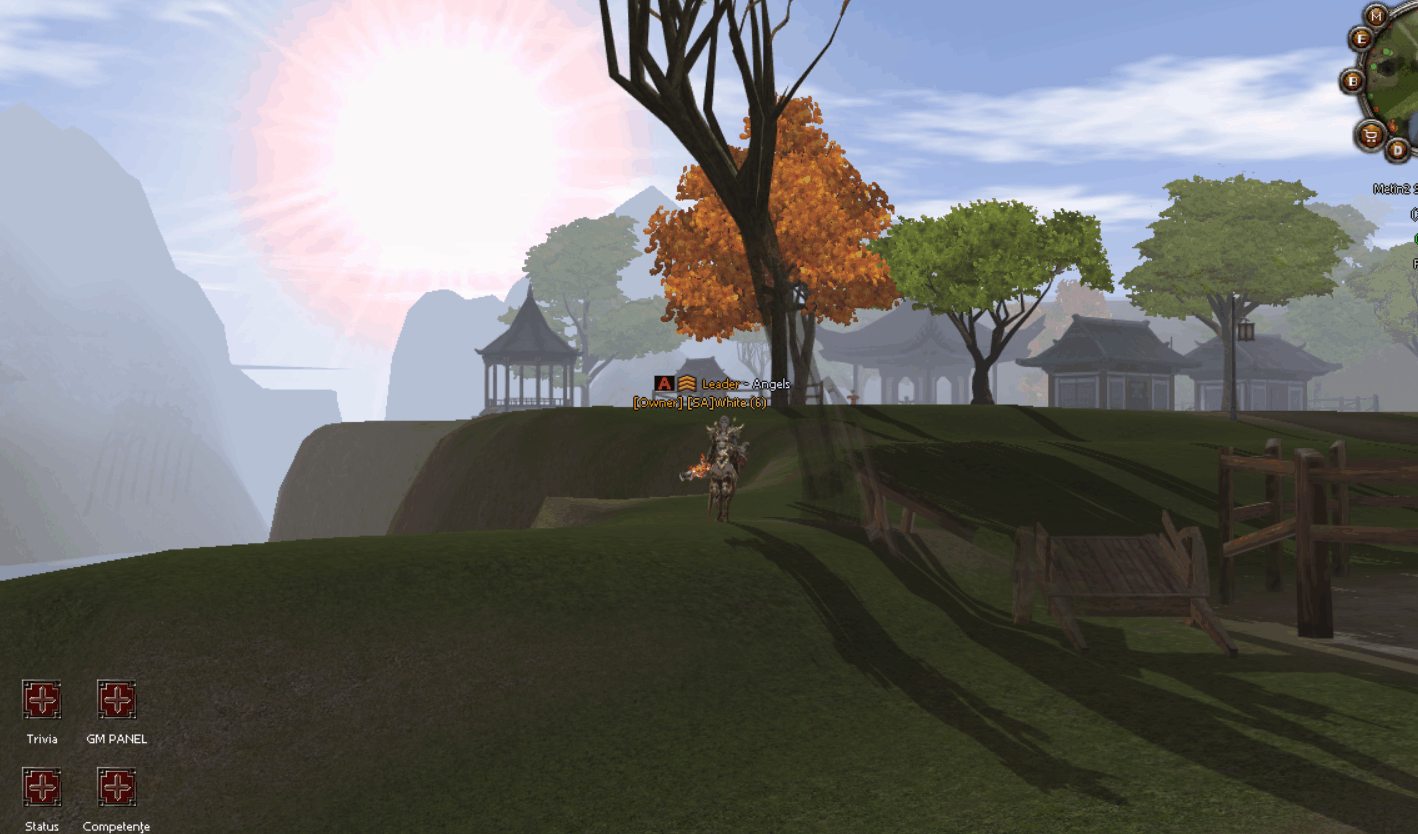
Task: Click the Status plus icon
Action: tap(41, 787)
